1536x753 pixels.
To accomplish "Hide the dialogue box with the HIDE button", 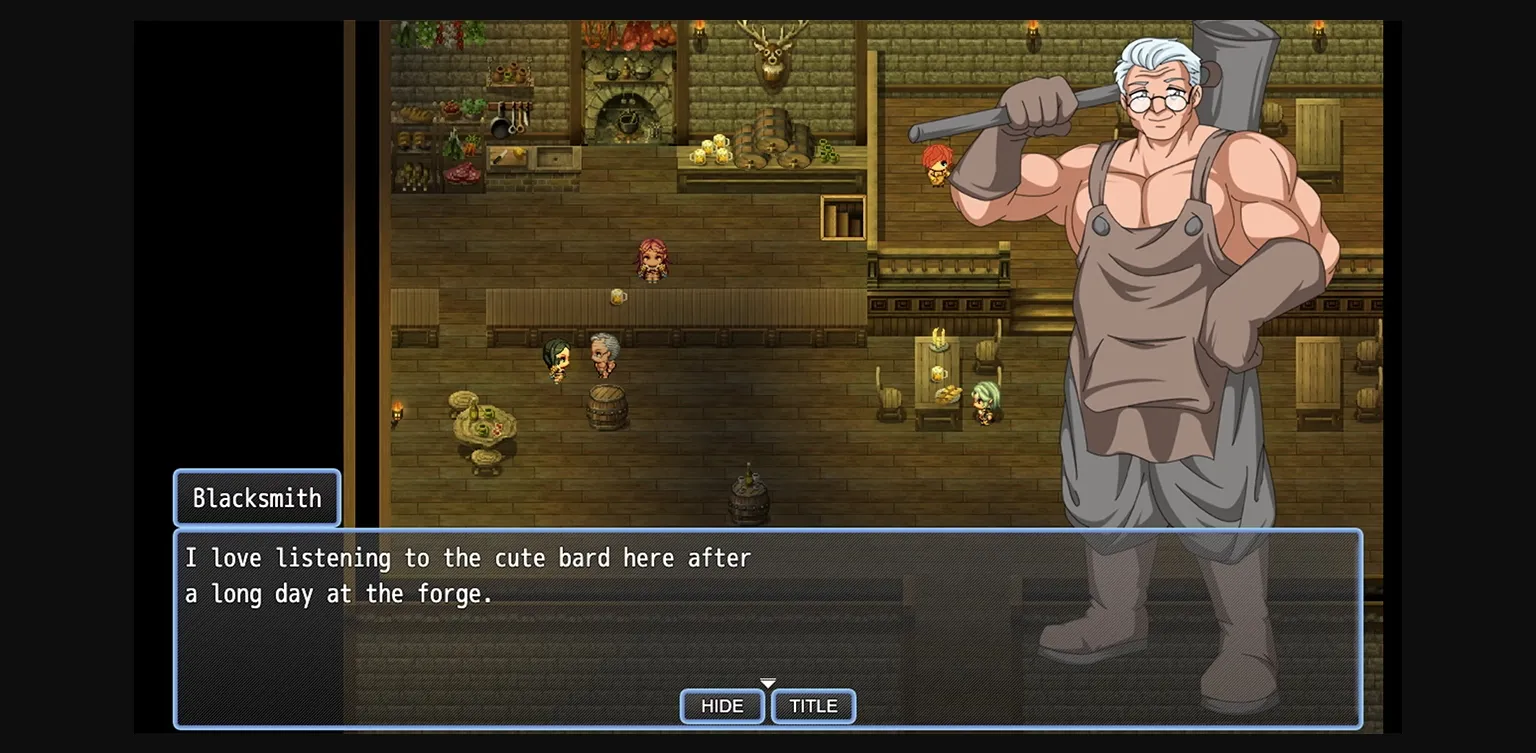I will tap(721, 706).
